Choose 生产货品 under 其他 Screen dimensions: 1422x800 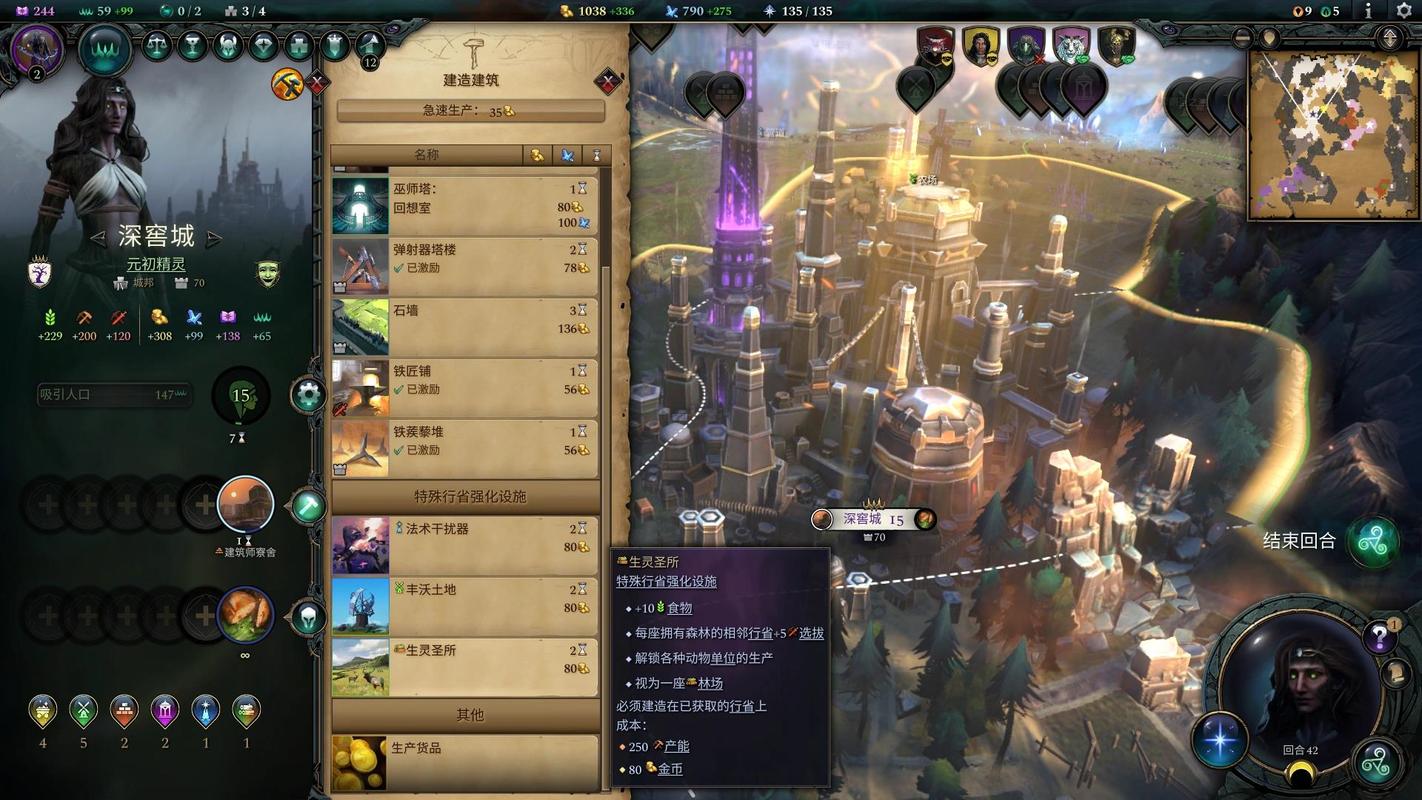465,762
